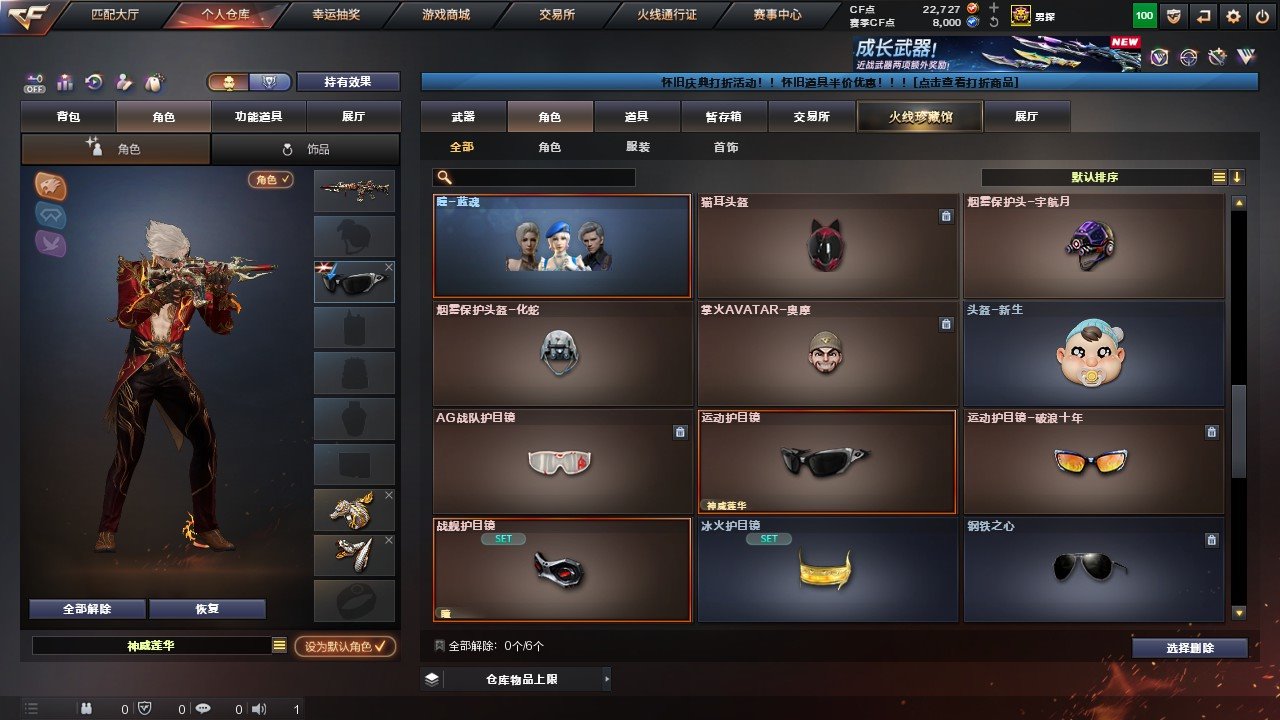Screen dimensions: 1280x720
Task: Choose the AG战队护目镜 goggles
Action: point(562,461)
